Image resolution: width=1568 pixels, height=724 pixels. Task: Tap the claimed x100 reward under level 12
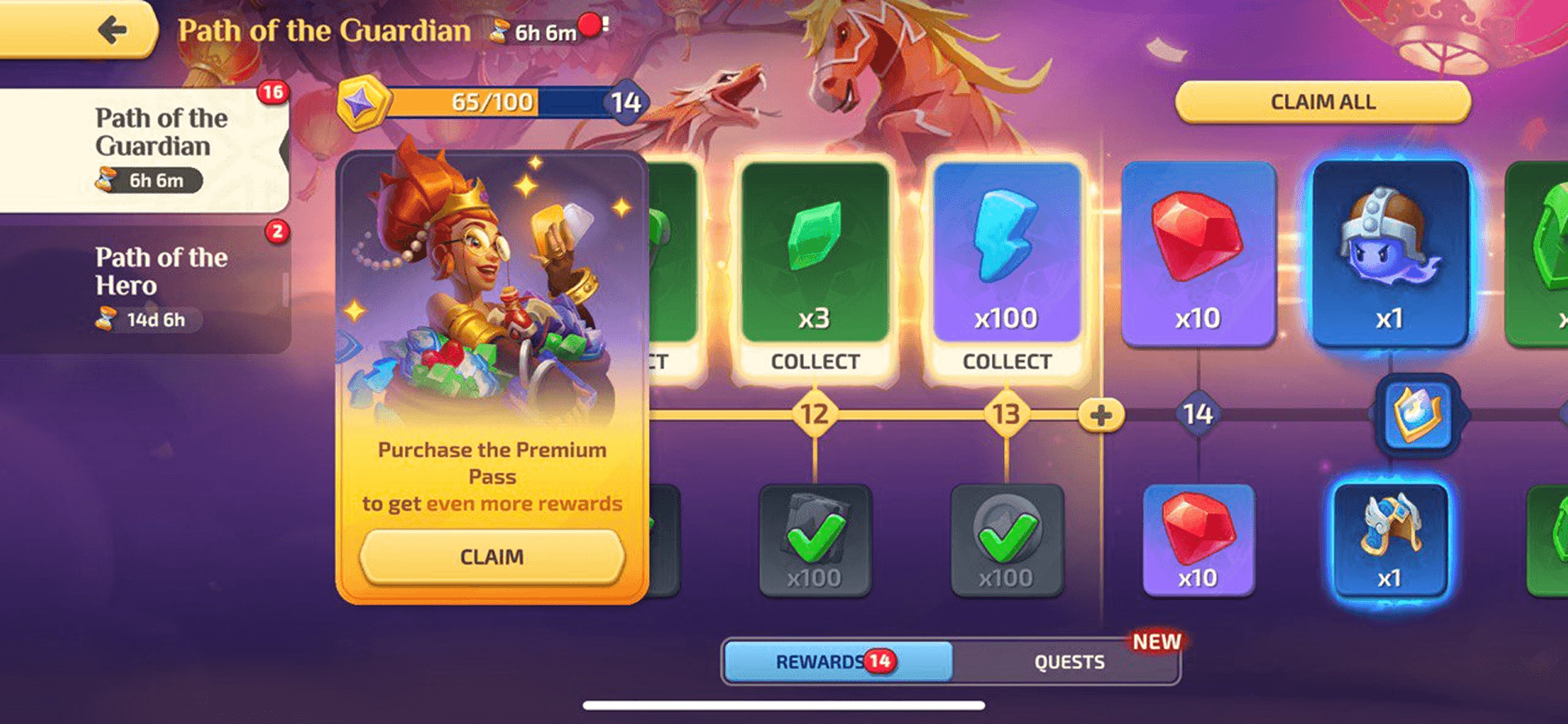(815, 540)
